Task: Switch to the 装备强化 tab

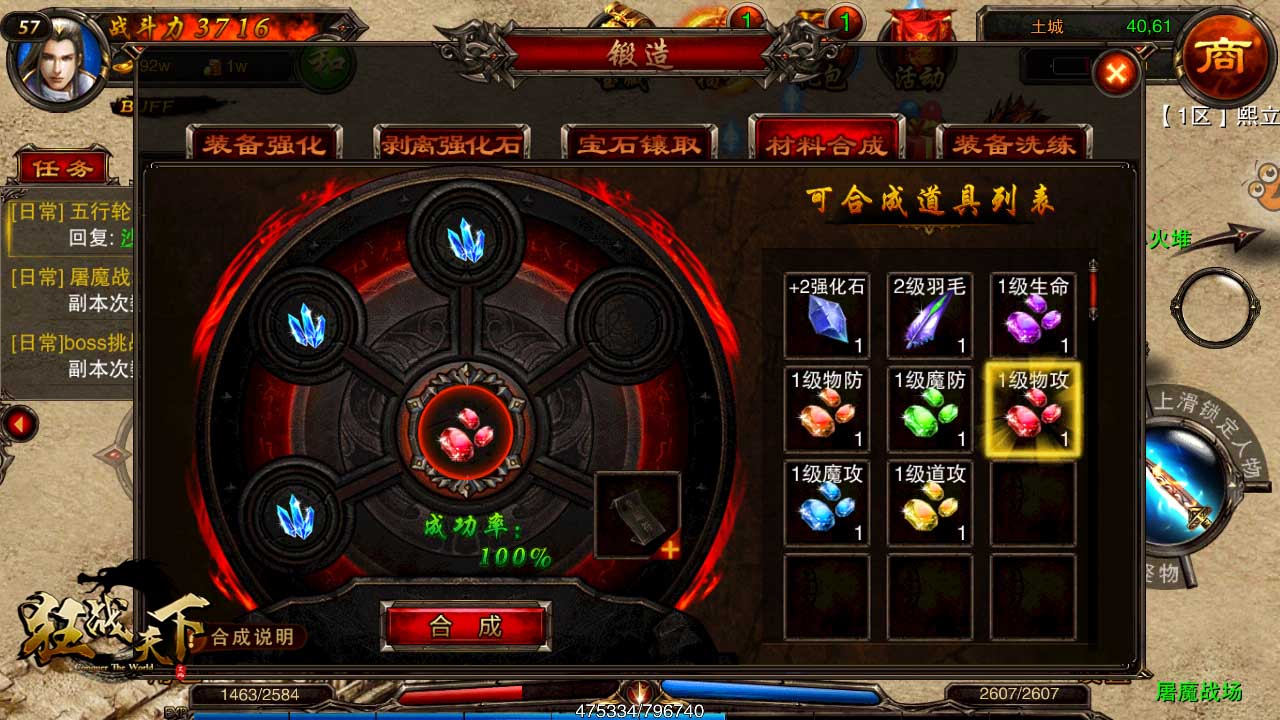Action: pyautogui.click(x=264, y=145)
